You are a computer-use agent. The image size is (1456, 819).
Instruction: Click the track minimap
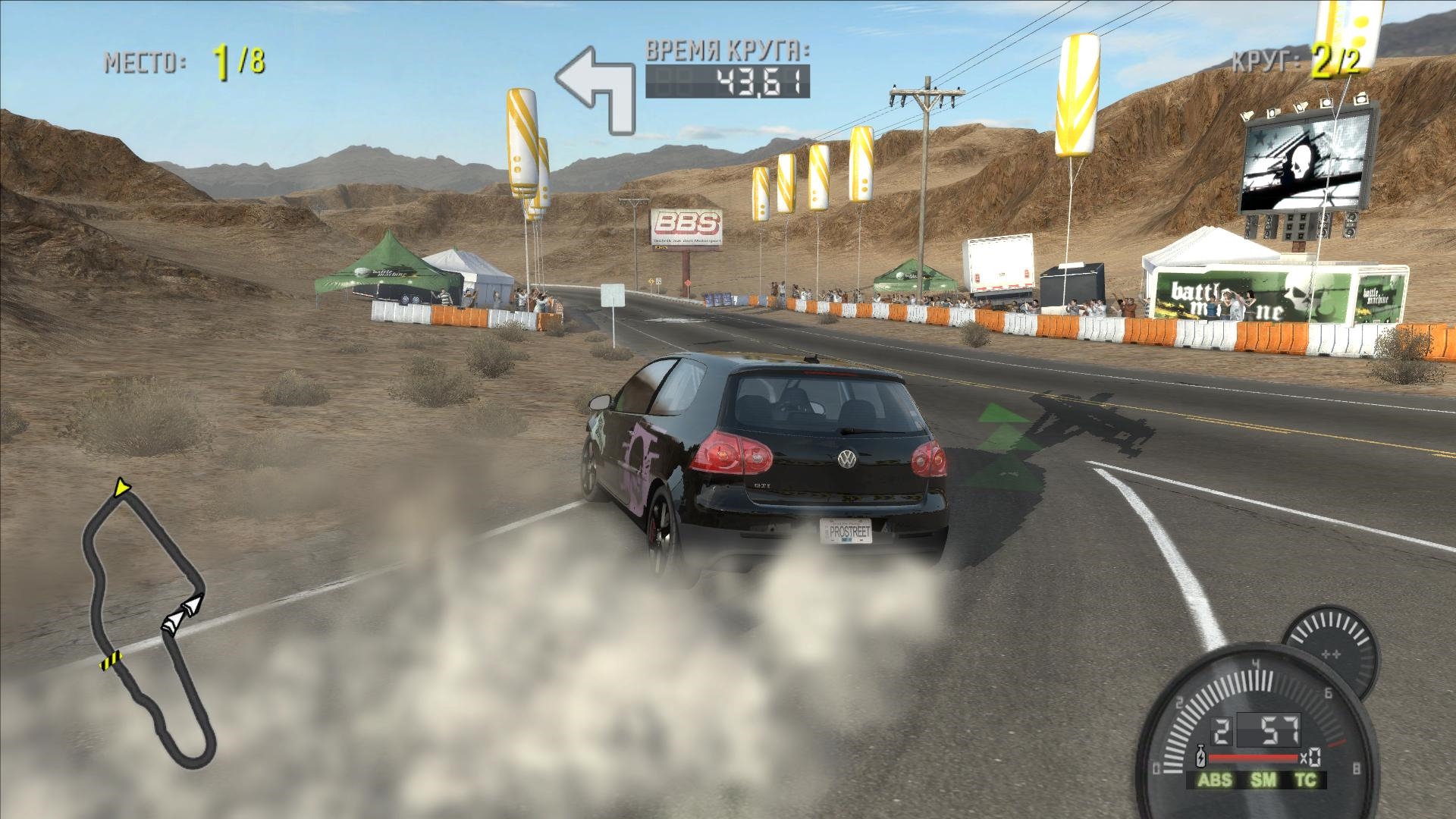coord(148,622)
